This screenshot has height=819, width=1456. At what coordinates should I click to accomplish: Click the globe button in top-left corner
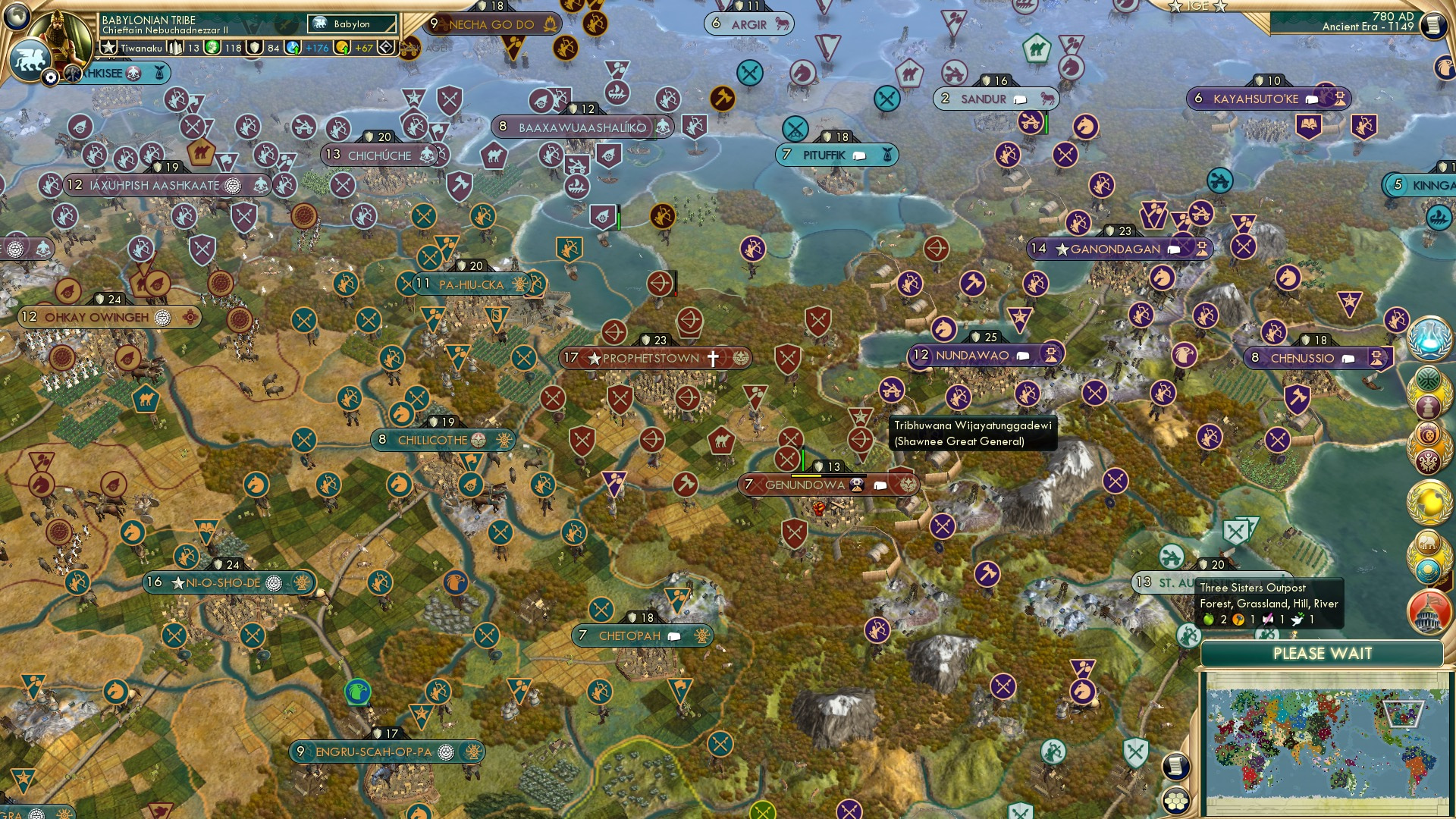coord(15,15)
